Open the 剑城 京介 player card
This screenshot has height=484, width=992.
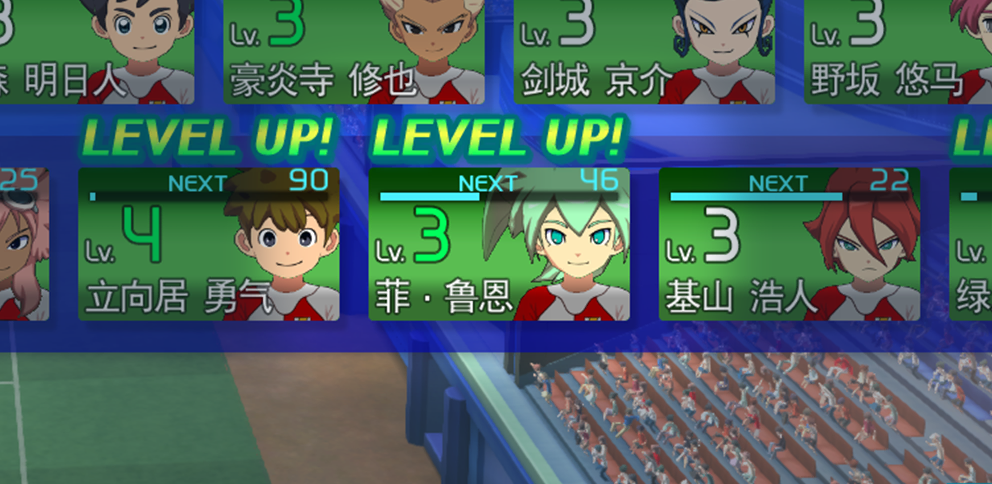[644, 52]
